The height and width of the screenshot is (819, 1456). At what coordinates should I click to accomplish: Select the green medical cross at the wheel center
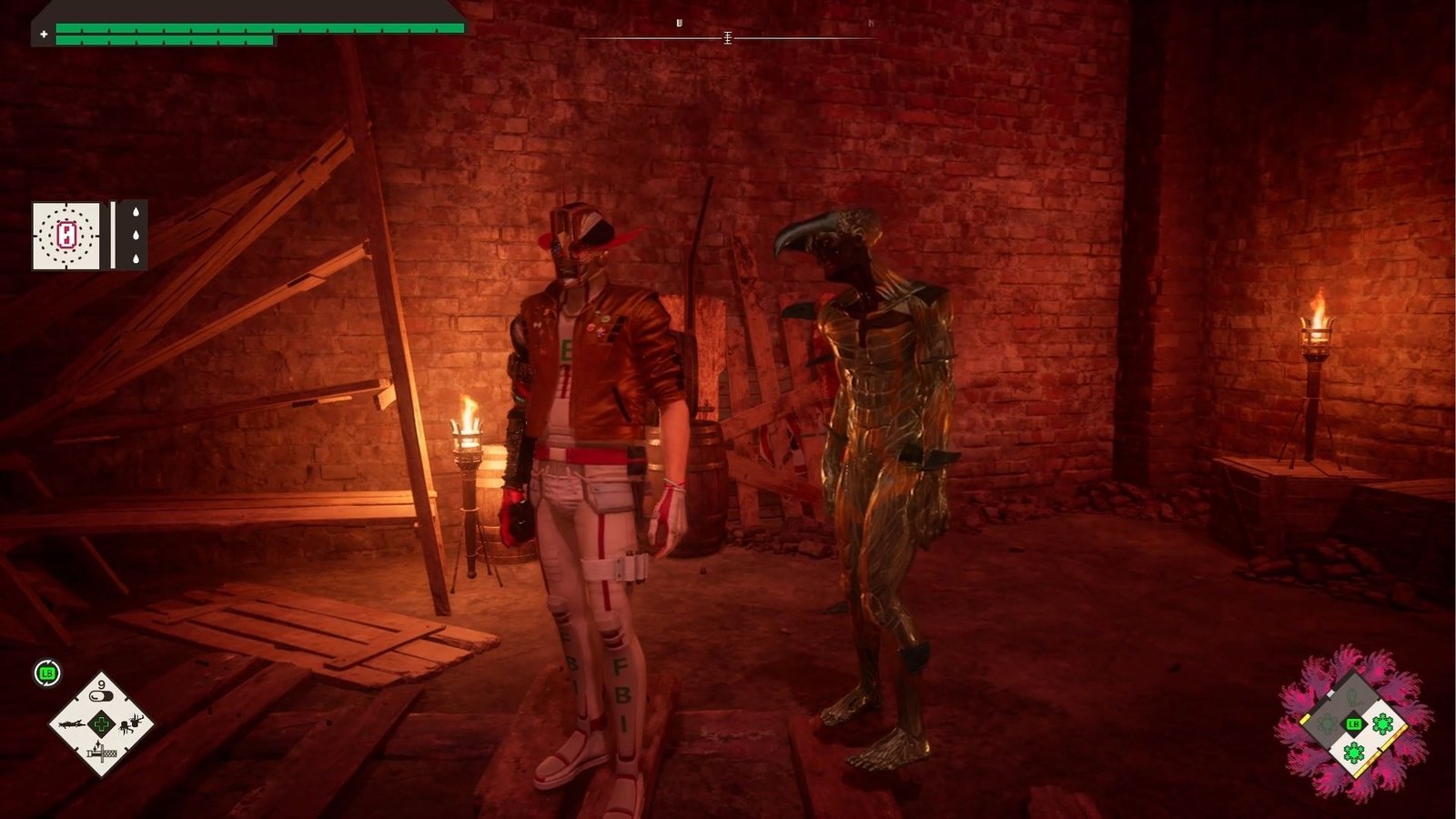(x=102, y=724)
